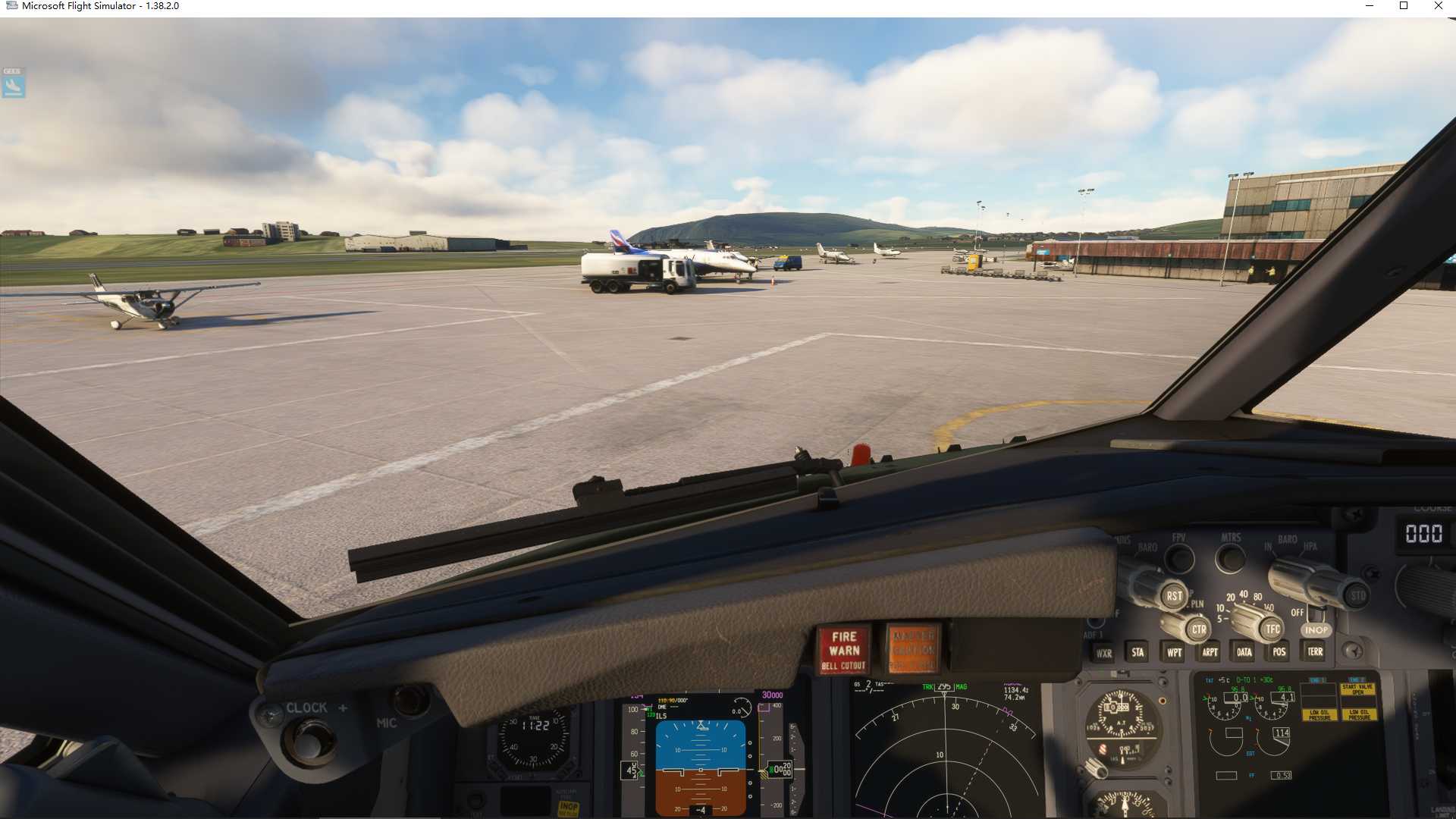Toggle the STA stations map button
The height and width of the screenshot is (819, 1456).
[1137, 652]
